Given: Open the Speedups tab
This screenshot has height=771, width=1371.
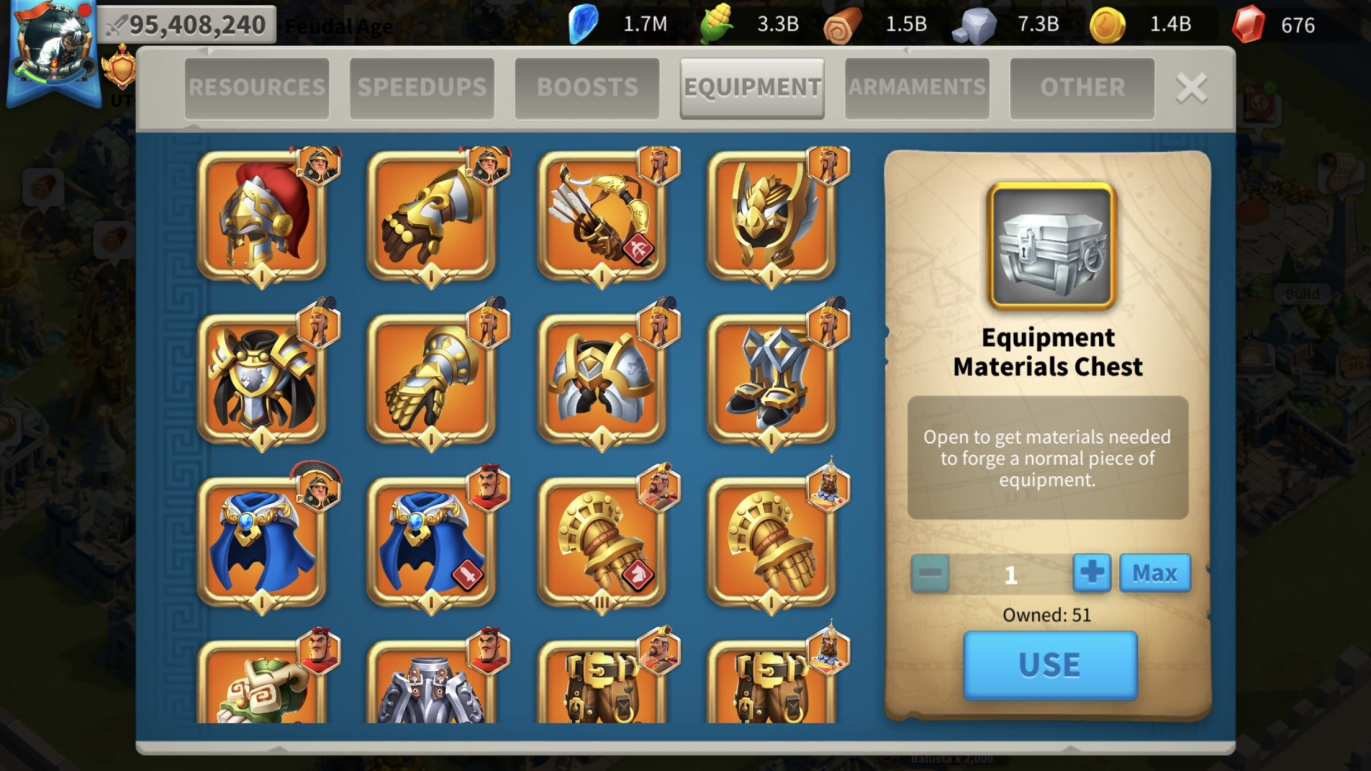Looking at the screenshot, I should tap(422, 88).
